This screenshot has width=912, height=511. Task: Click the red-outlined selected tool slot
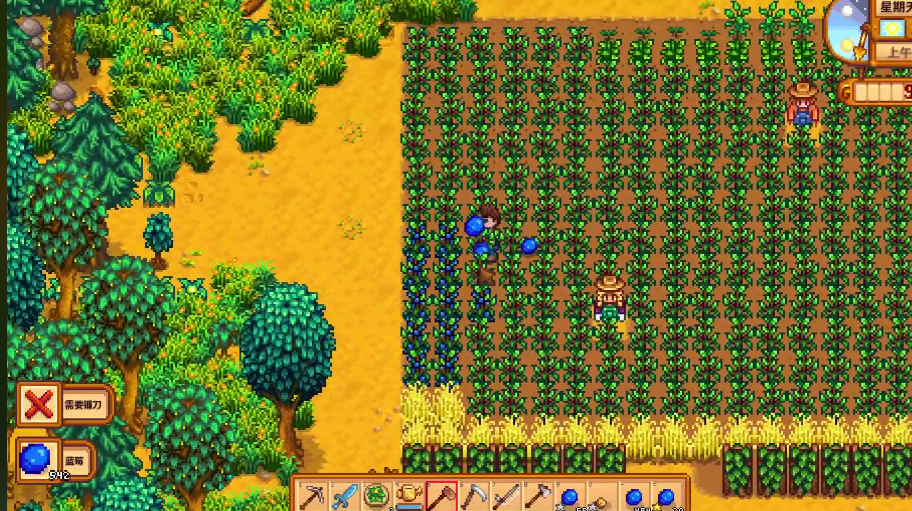coord(441,496)
